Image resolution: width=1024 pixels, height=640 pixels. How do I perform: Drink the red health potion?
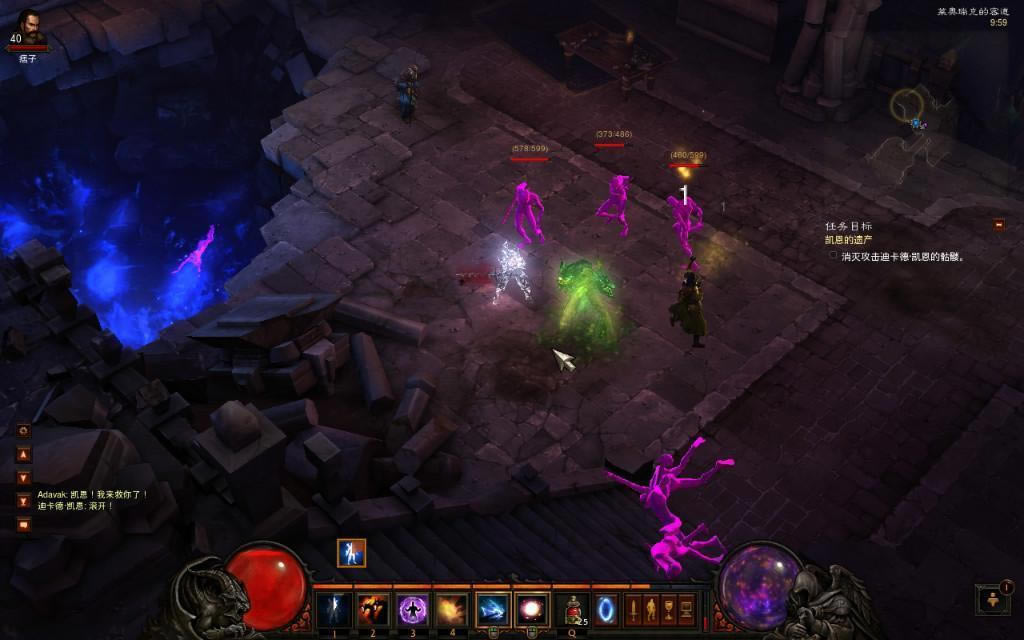573,609
